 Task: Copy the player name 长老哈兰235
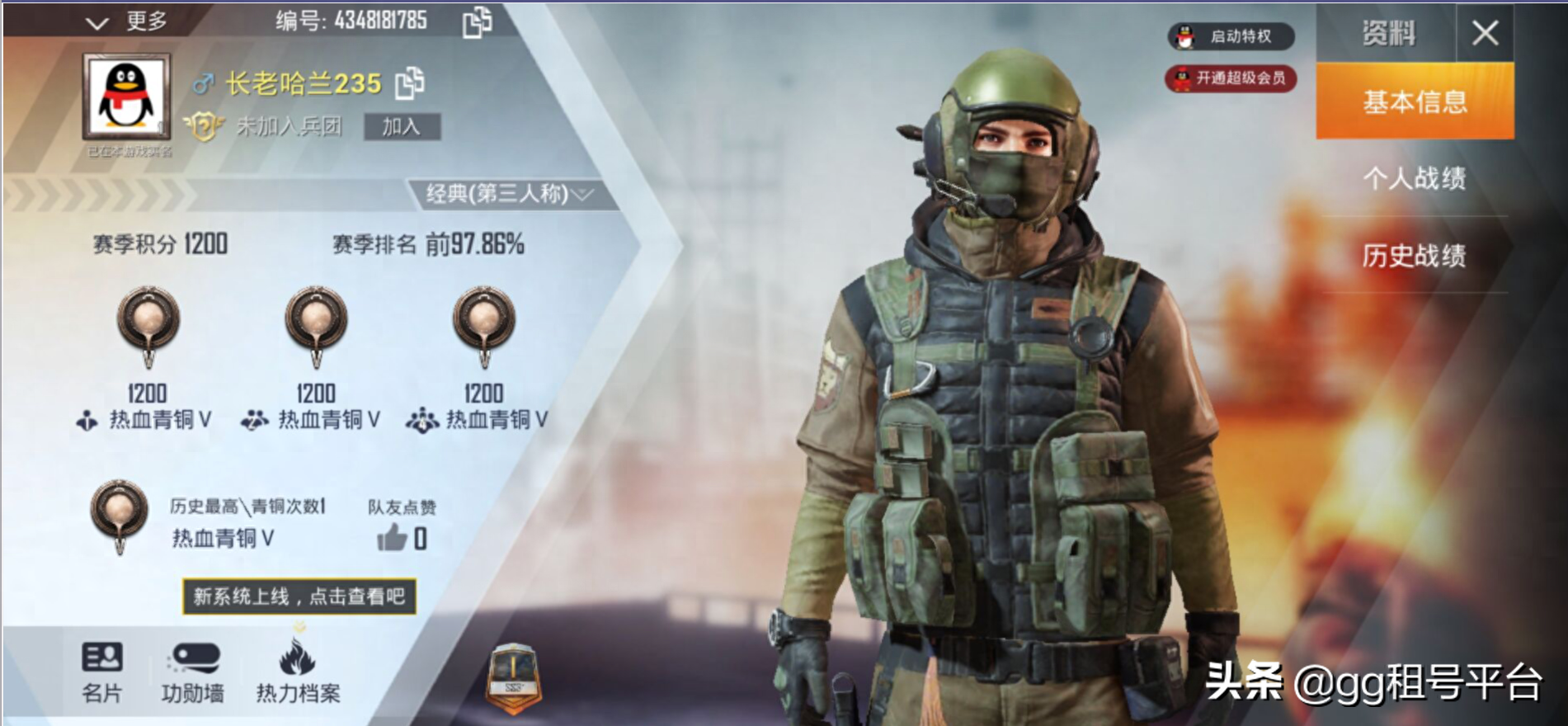coord(410,82)
